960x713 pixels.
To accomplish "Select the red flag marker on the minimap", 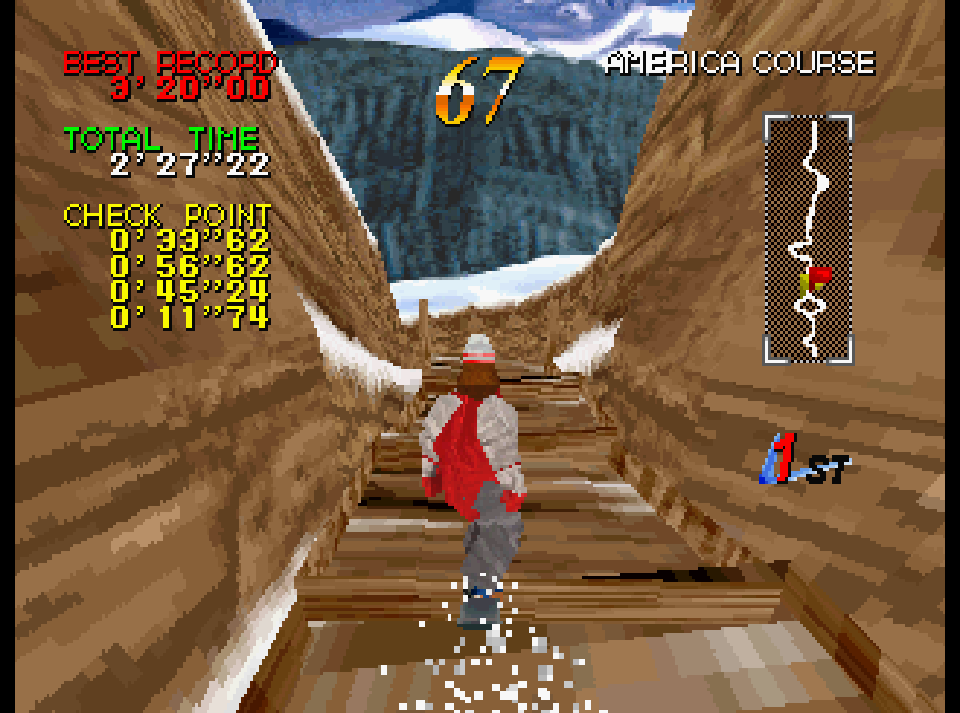I will [818, 275].
